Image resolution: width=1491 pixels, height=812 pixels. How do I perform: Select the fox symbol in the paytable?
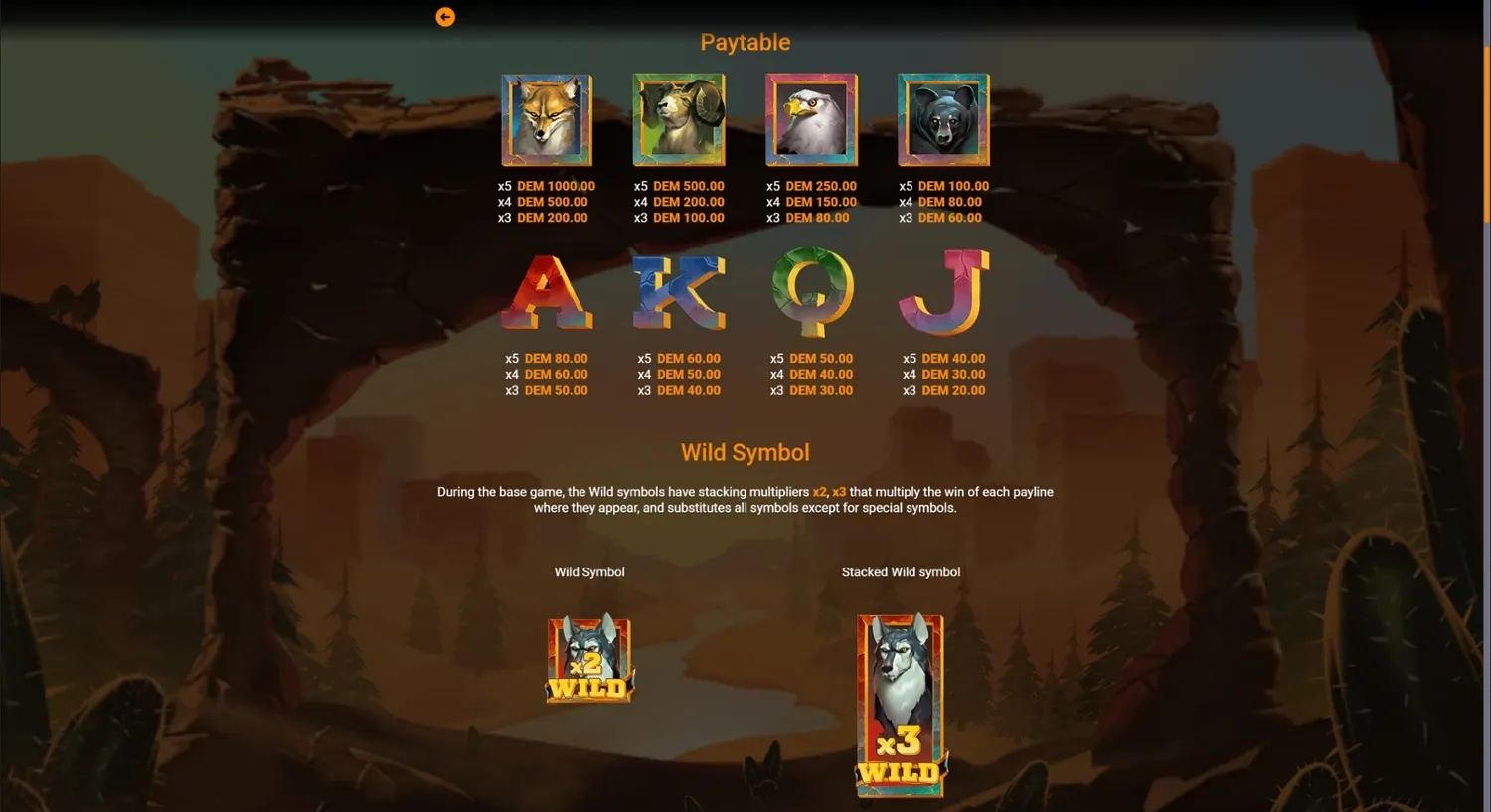(546, 119)
